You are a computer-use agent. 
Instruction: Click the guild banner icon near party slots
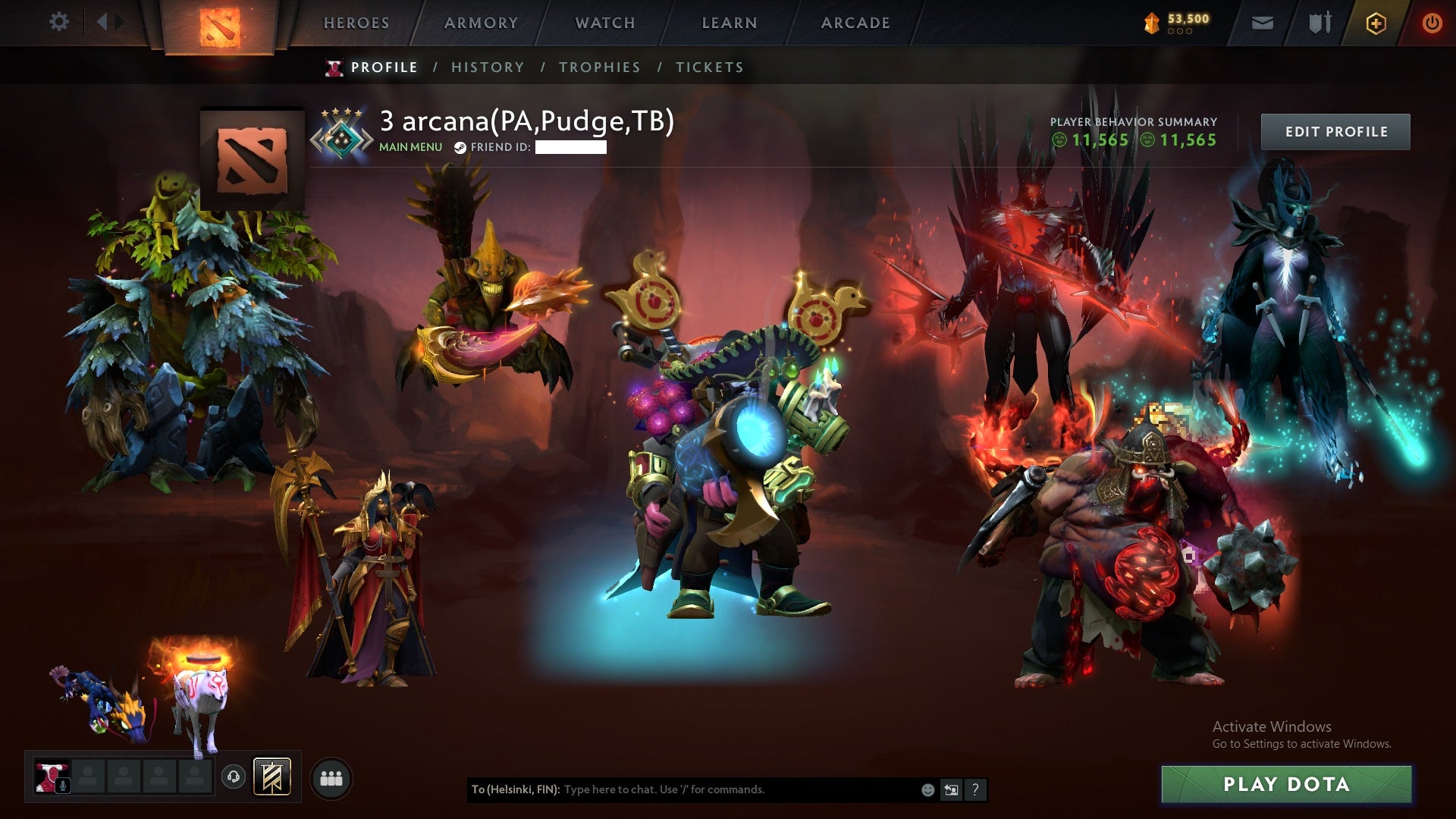coord(271,777)
